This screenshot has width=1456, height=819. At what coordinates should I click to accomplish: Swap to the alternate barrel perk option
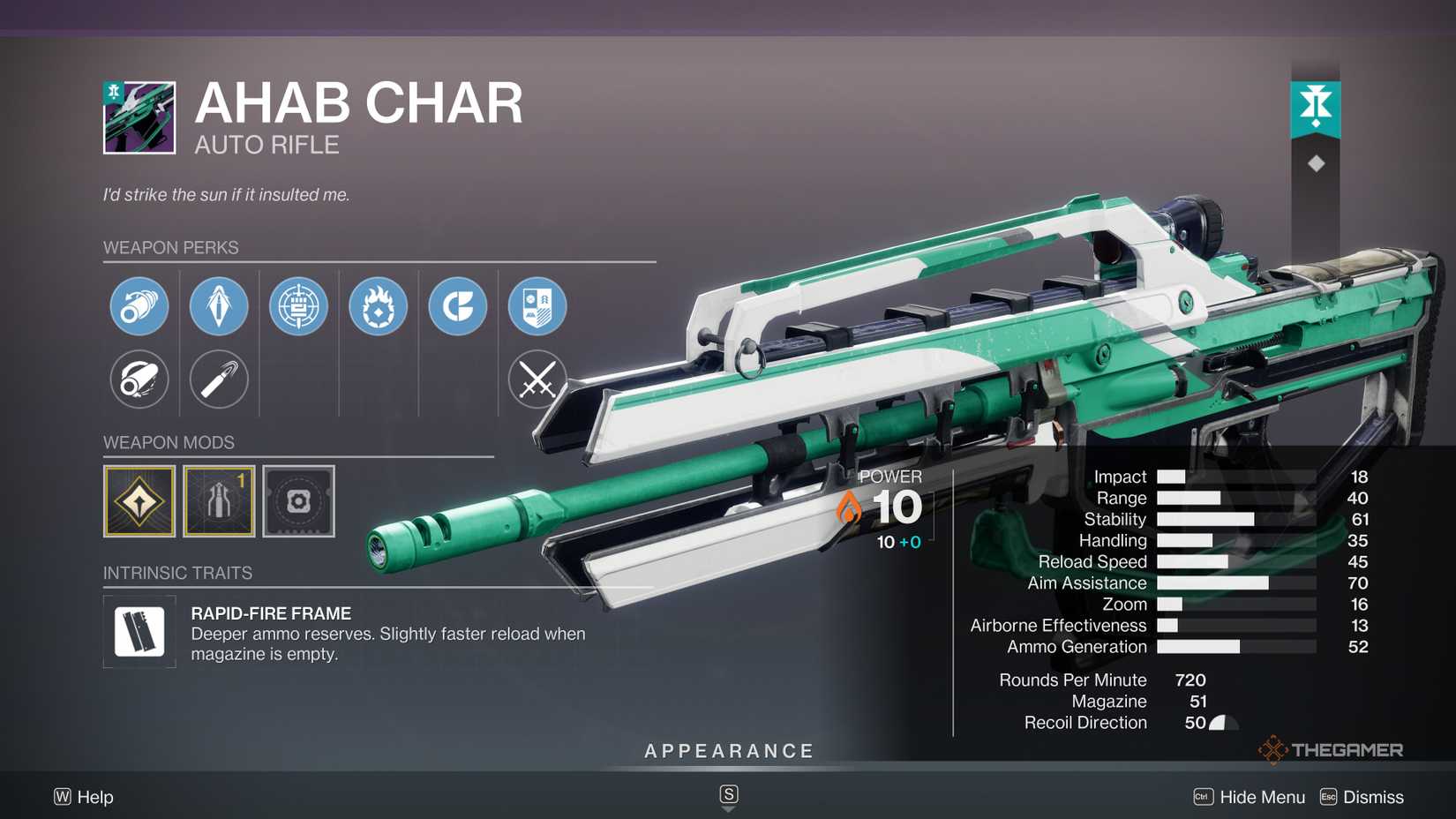click(139, 379)
